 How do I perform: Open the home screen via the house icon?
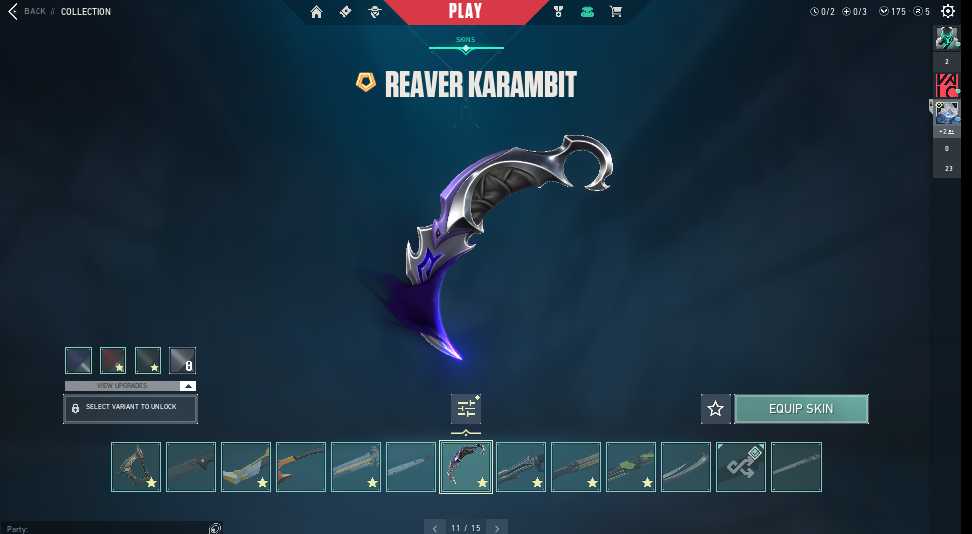[x=317, y=12]
